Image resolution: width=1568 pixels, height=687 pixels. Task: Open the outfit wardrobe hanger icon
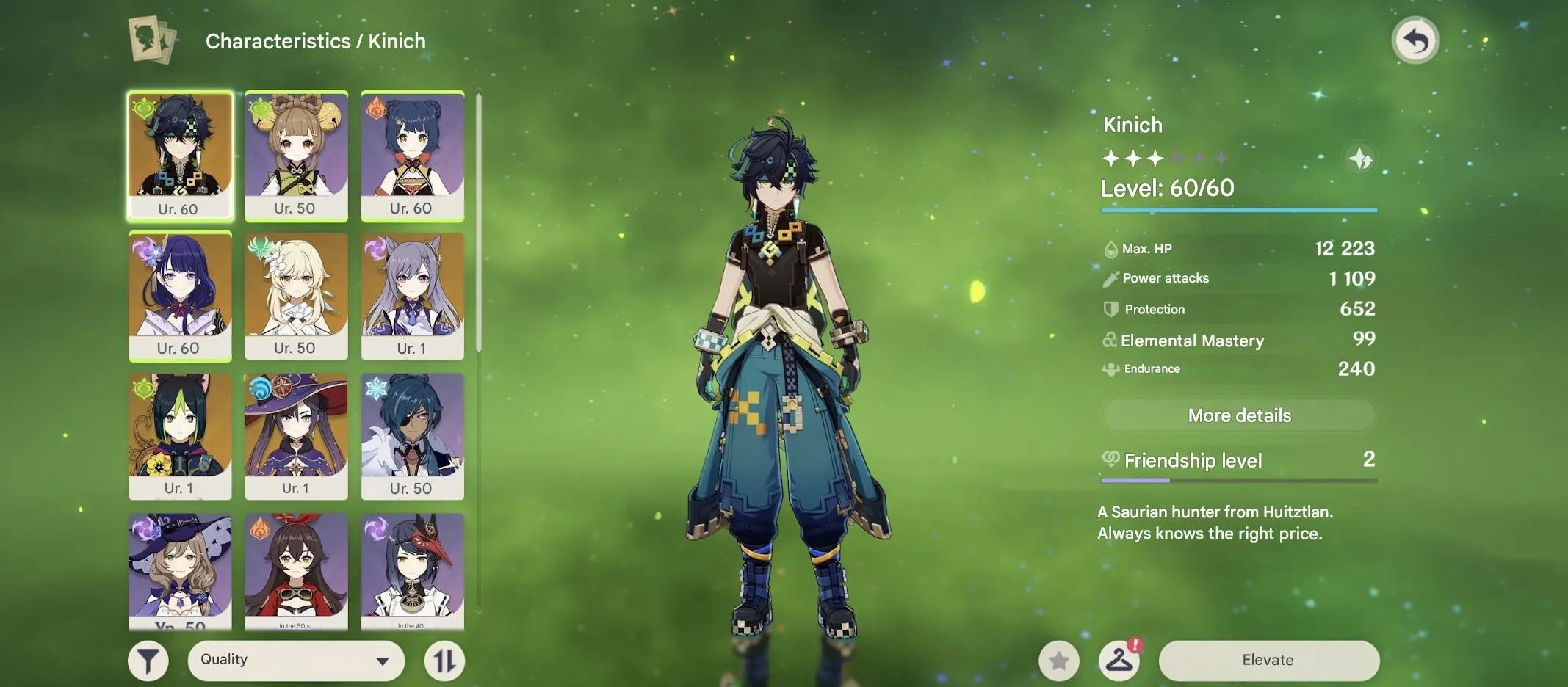[x=1119, y=659]
